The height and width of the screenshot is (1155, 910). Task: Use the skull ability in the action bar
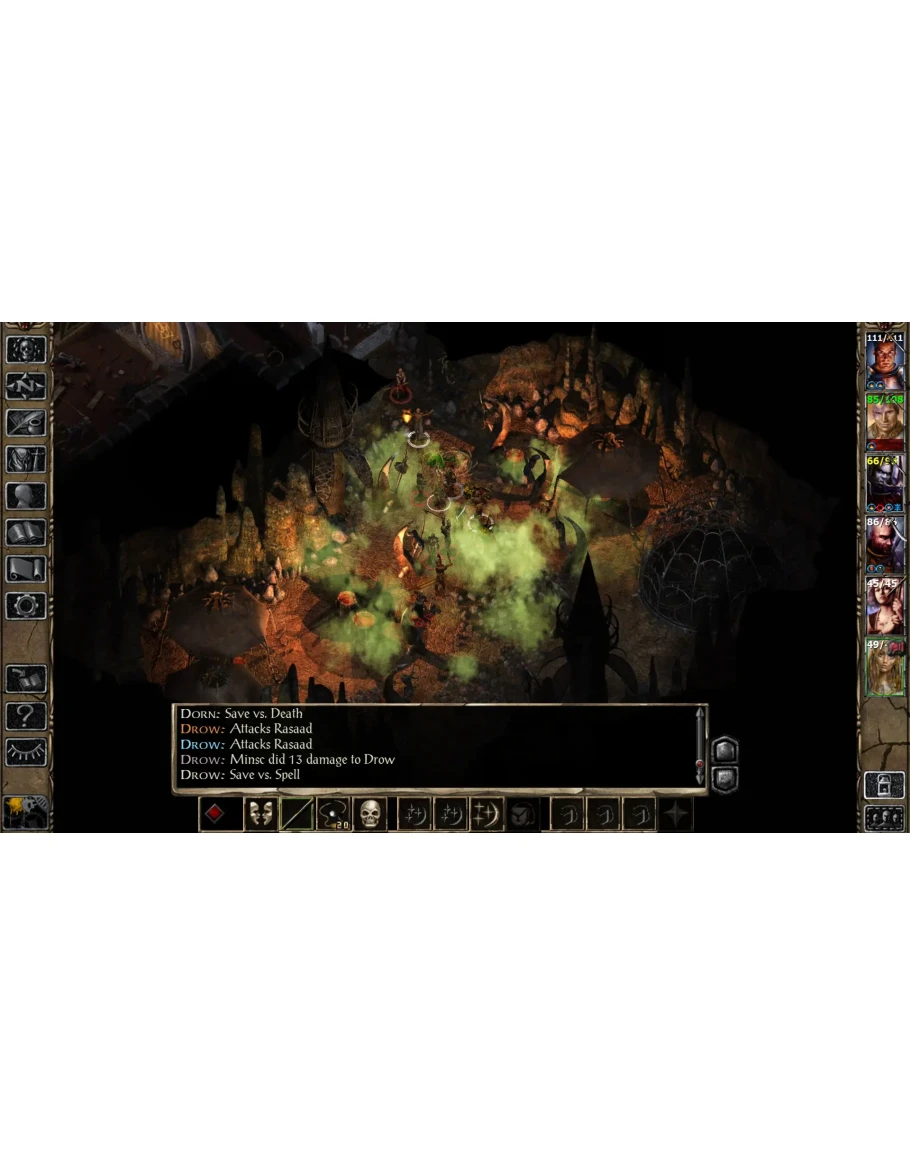pyautogui.click(x=371, y=814)
